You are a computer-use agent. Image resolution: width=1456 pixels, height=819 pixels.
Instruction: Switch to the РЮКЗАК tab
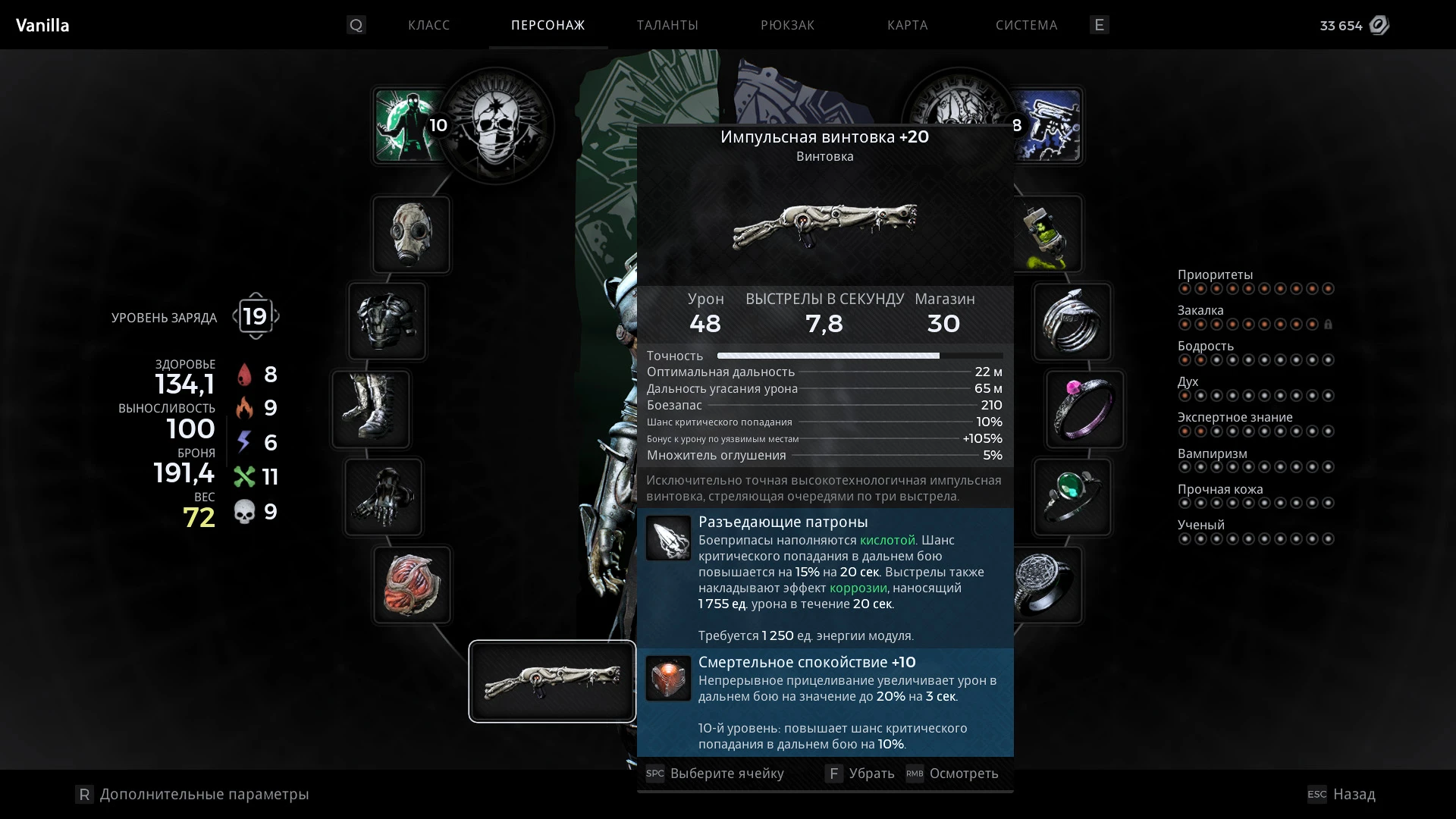coord(787,25)
